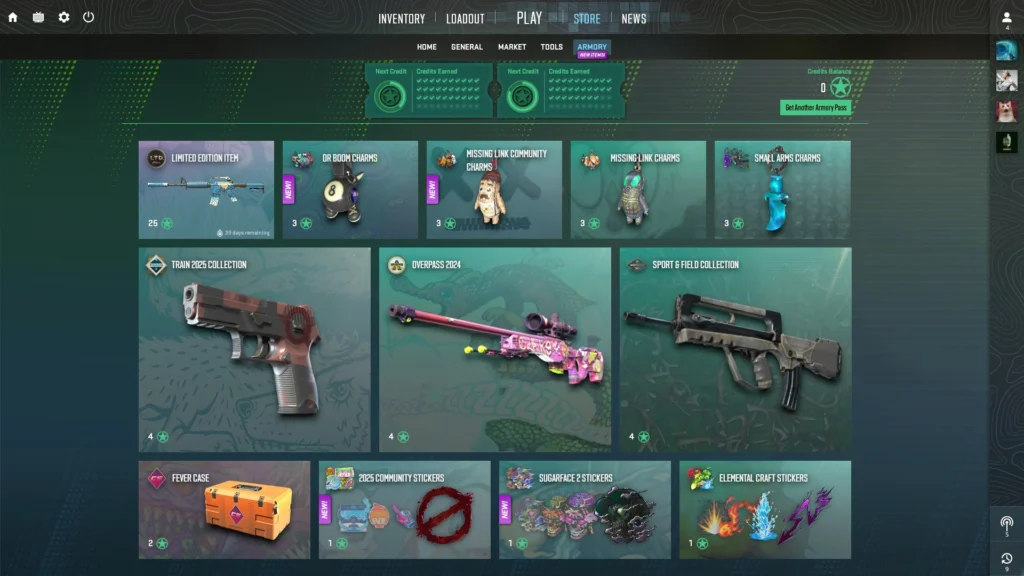Viewport: 1024px width, 576px height.
Task: Select the Fever Case tile
Action: pos(224,509)
